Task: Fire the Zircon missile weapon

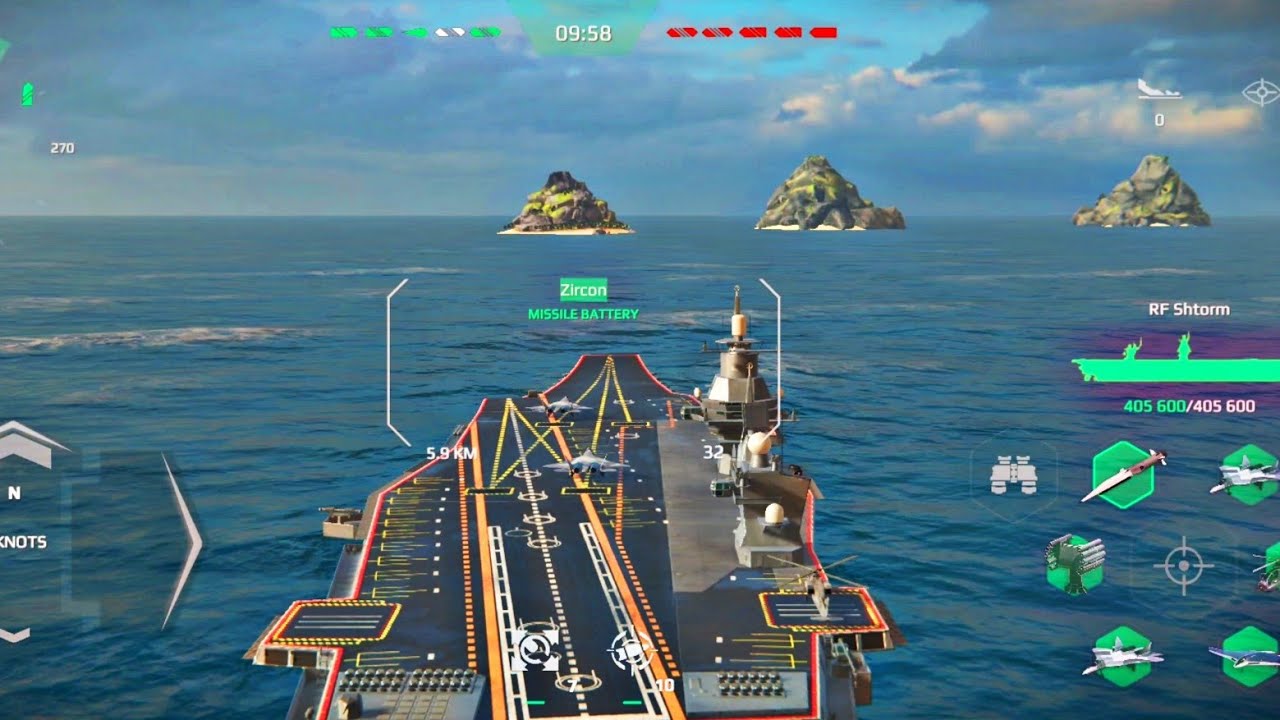Action: click(1125, 474)
